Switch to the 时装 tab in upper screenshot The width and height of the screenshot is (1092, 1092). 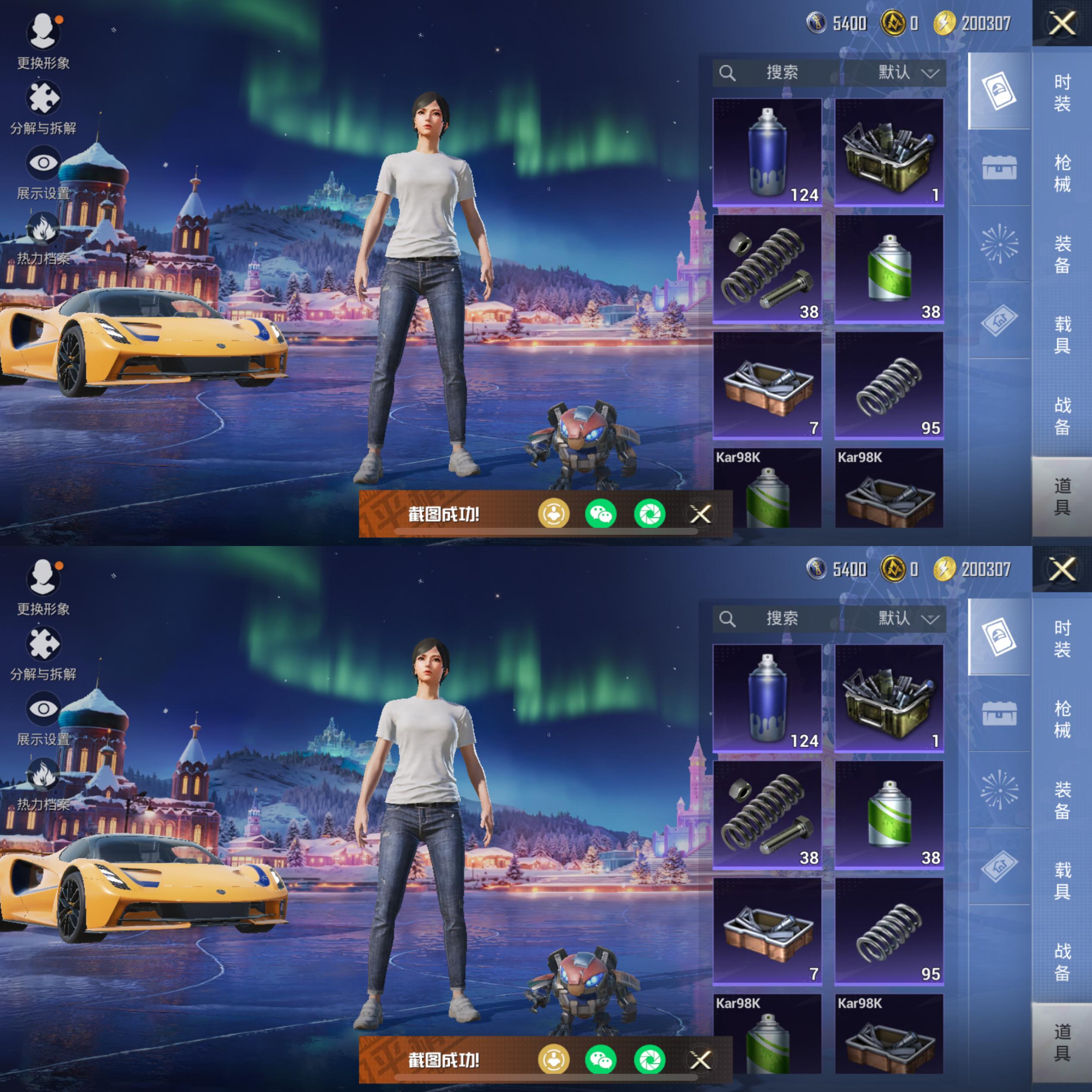1061,92
